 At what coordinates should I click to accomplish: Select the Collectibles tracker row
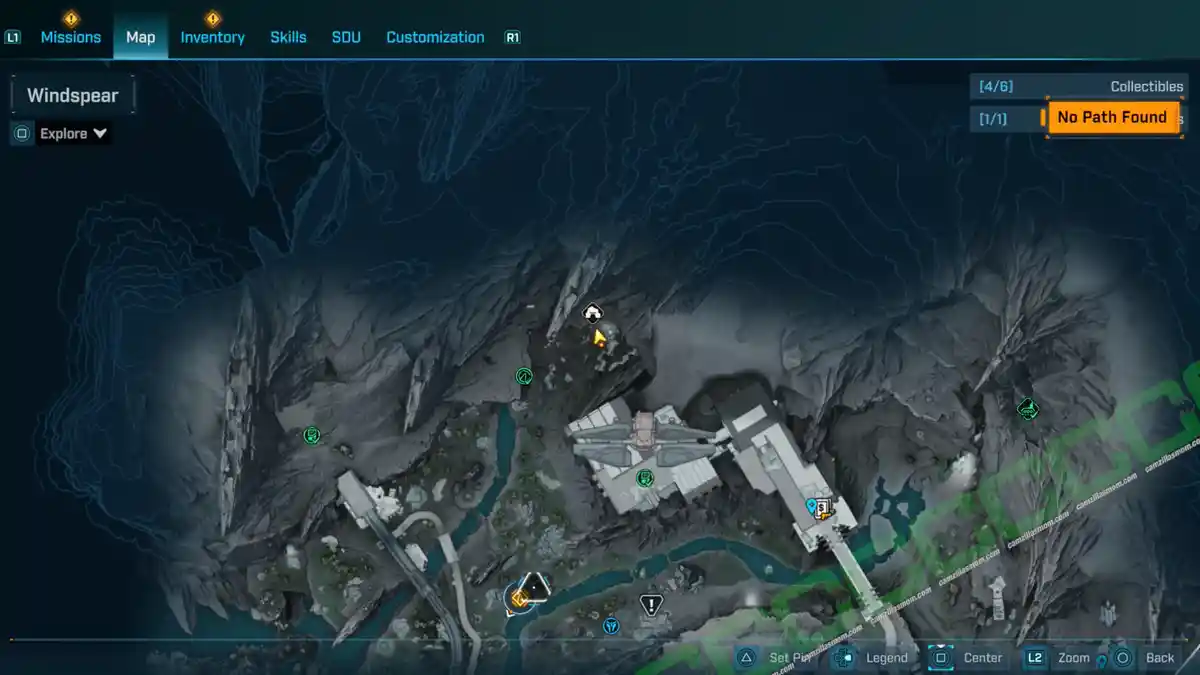coord(1078,87)
